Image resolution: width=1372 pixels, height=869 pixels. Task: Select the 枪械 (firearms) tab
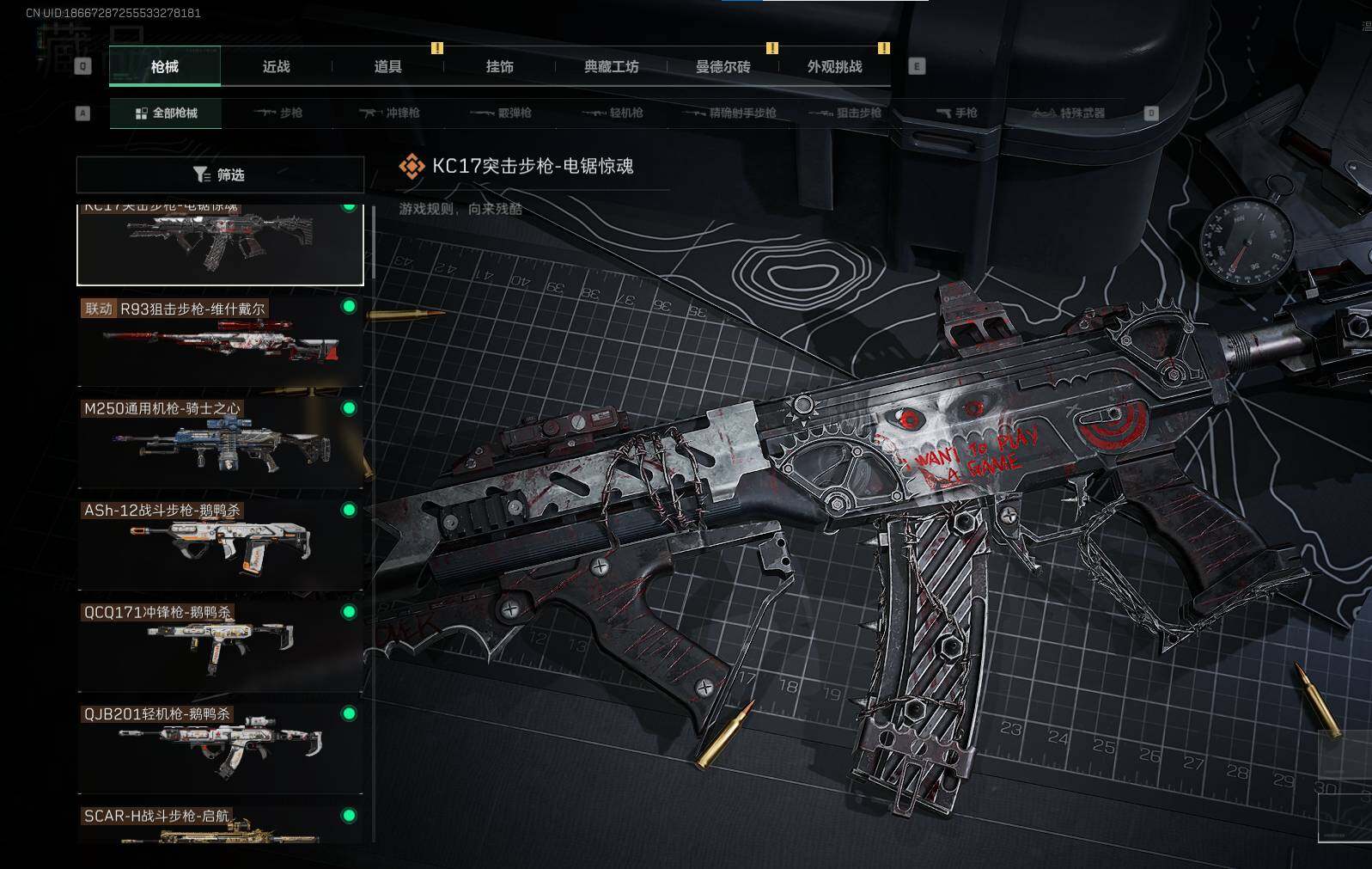(x=165, y=67)
